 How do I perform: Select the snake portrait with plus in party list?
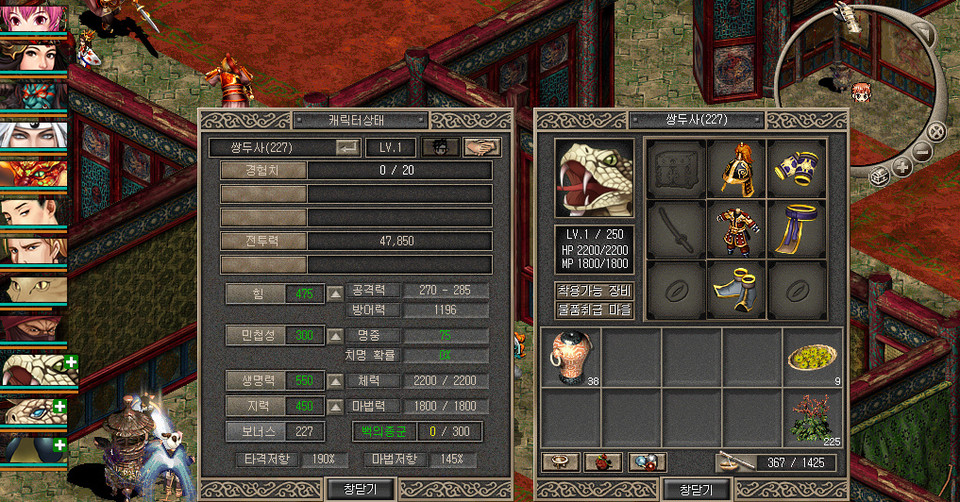tap(33, 371)
